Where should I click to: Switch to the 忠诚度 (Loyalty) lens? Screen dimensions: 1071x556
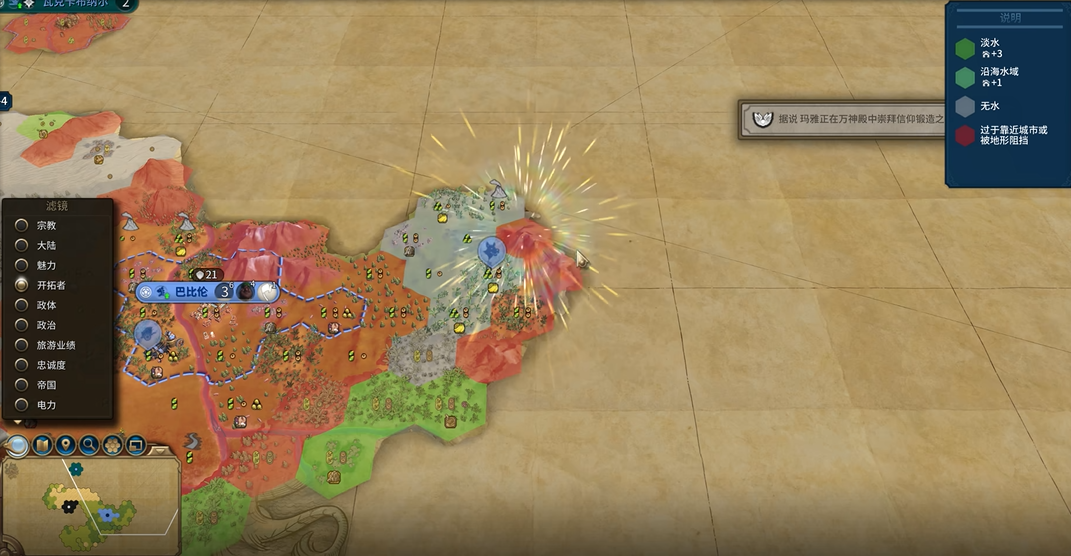click(x=22, y=365)
